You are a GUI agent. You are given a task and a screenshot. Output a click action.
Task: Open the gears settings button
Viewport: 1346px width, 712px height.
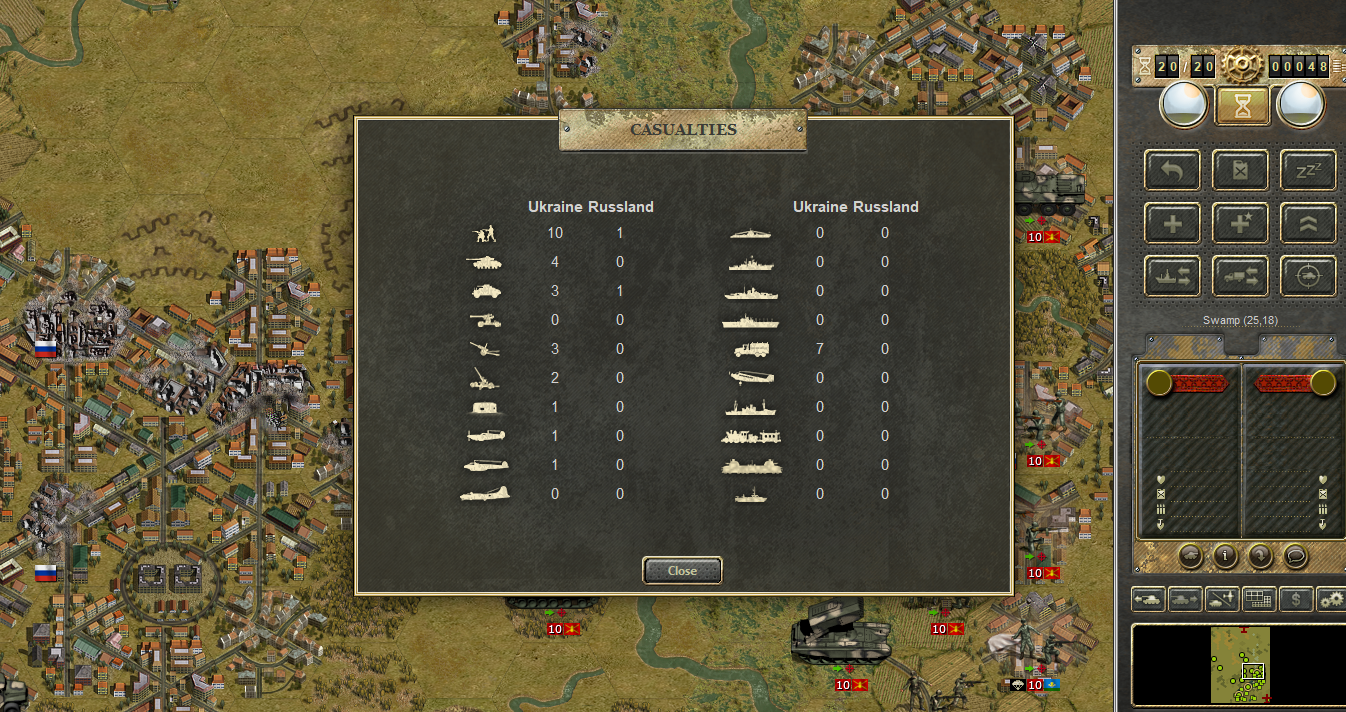[x=1331, y=599]
